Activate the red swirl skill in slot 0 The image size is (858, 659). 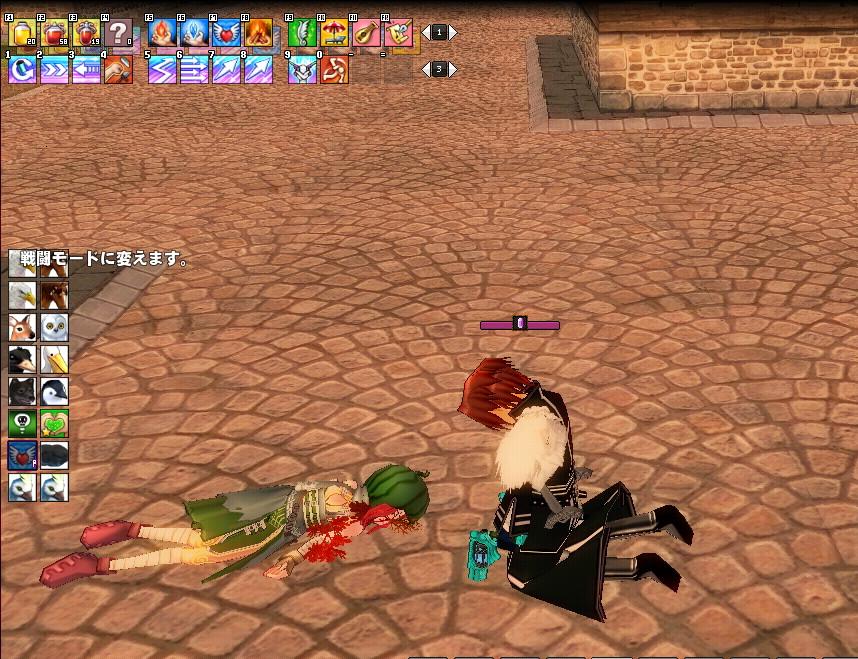pyautogui.click(x=334, y=70)
